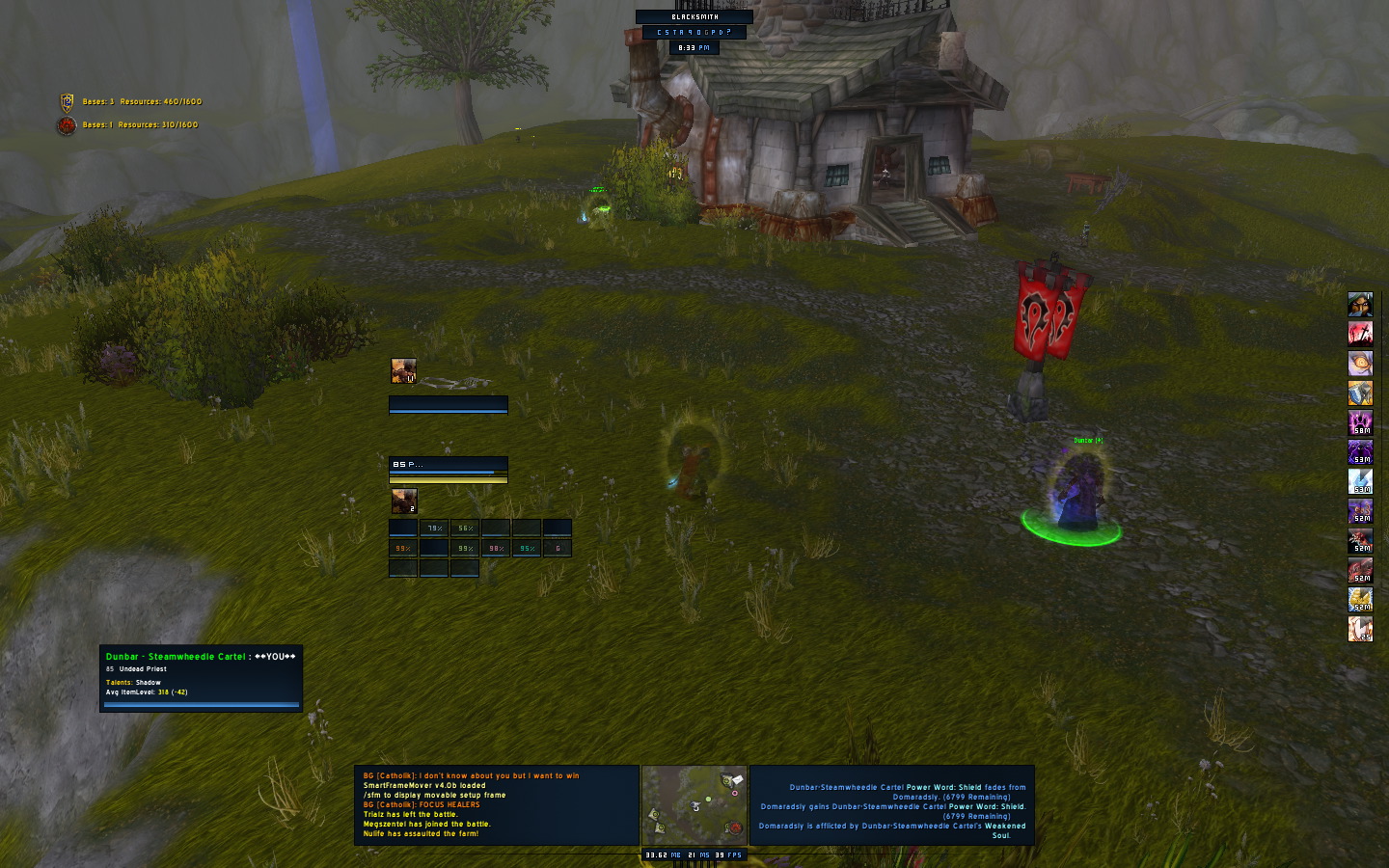Click the mail envelope icon on the minimap
The height and width of the screenshot is (868, 1389).
[737, 779]
